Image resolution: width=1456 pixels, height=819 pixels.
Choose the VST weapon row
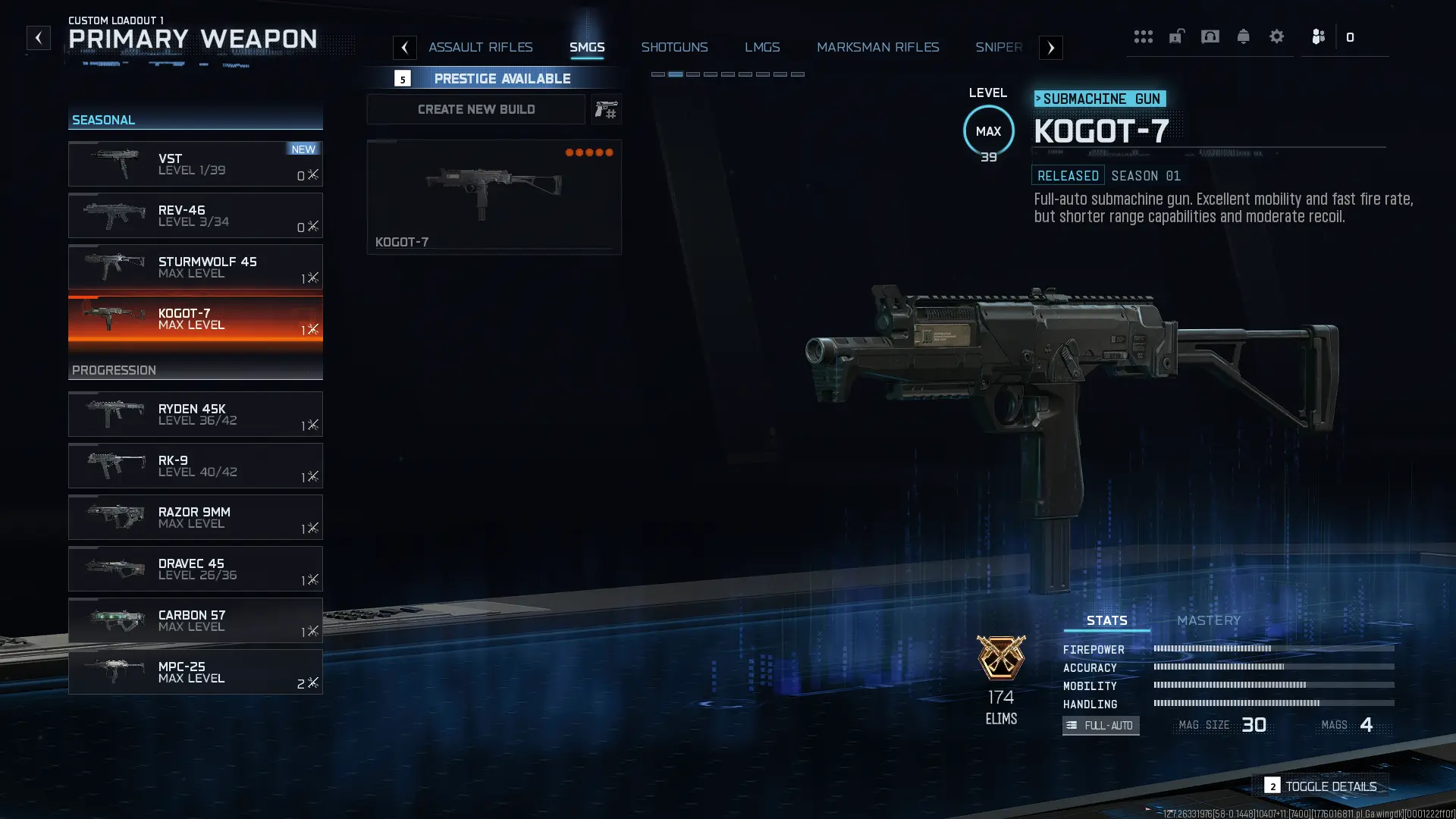(195, 164)
